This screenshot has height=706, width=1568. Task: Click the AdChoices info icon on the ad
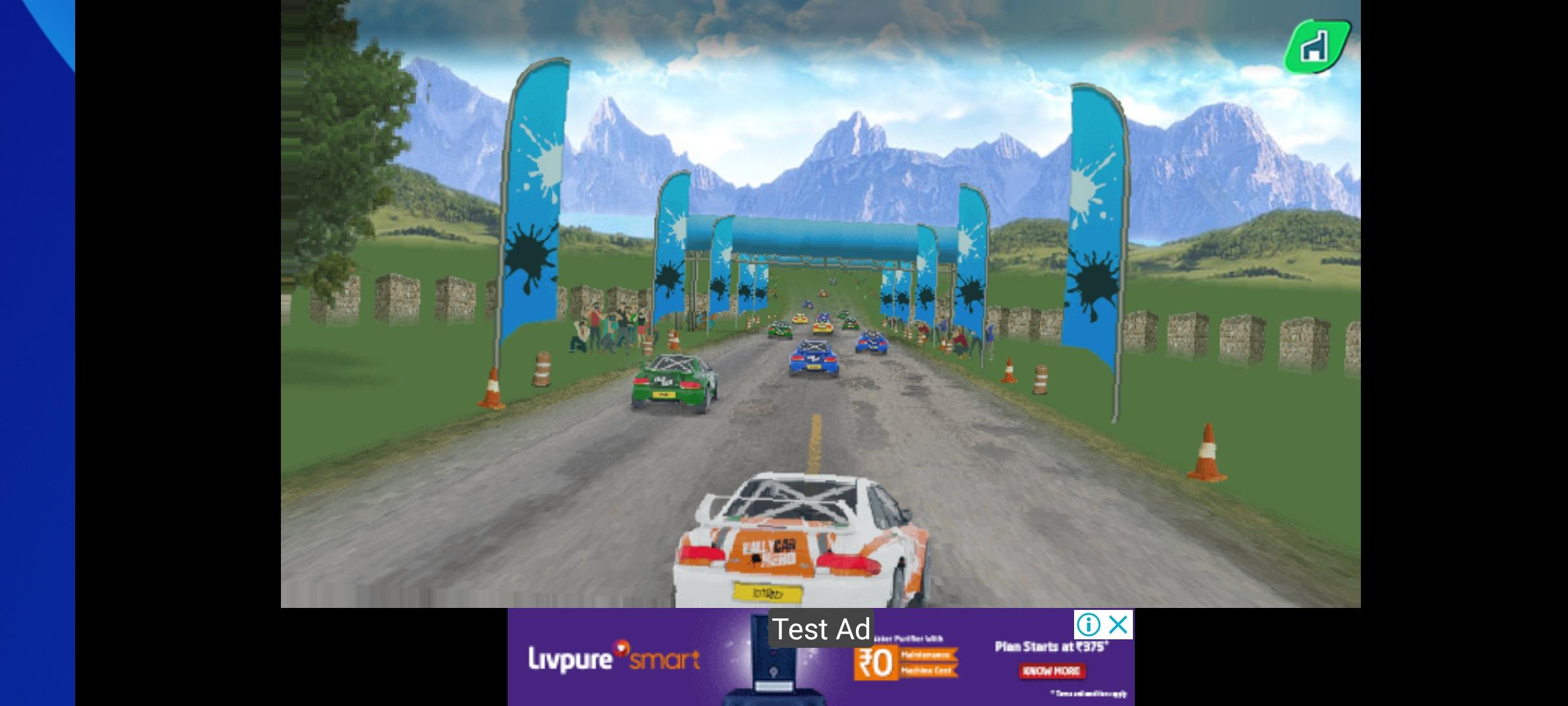(x=1090, y=624)
